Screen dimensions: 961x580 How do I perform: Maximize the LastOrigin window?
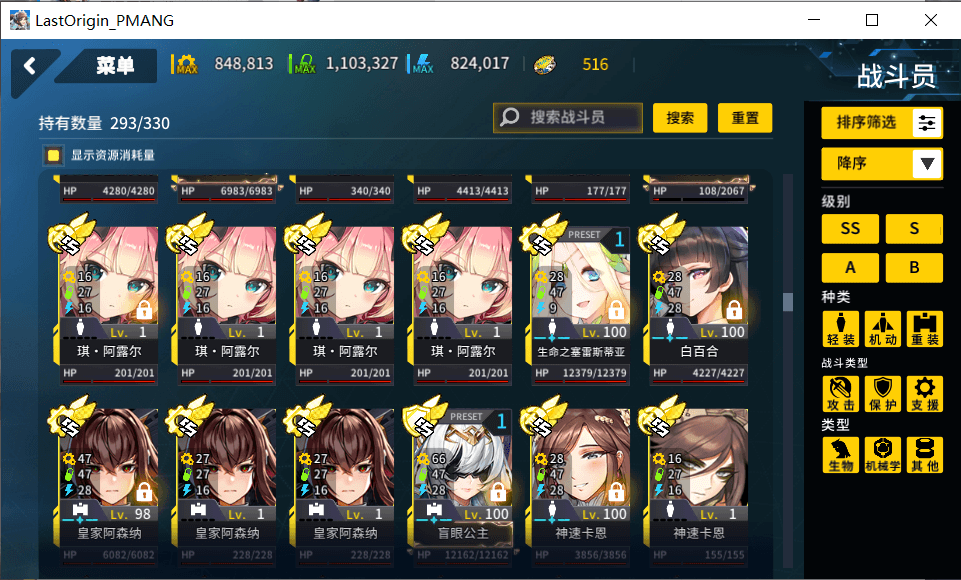tap(872, 20)
